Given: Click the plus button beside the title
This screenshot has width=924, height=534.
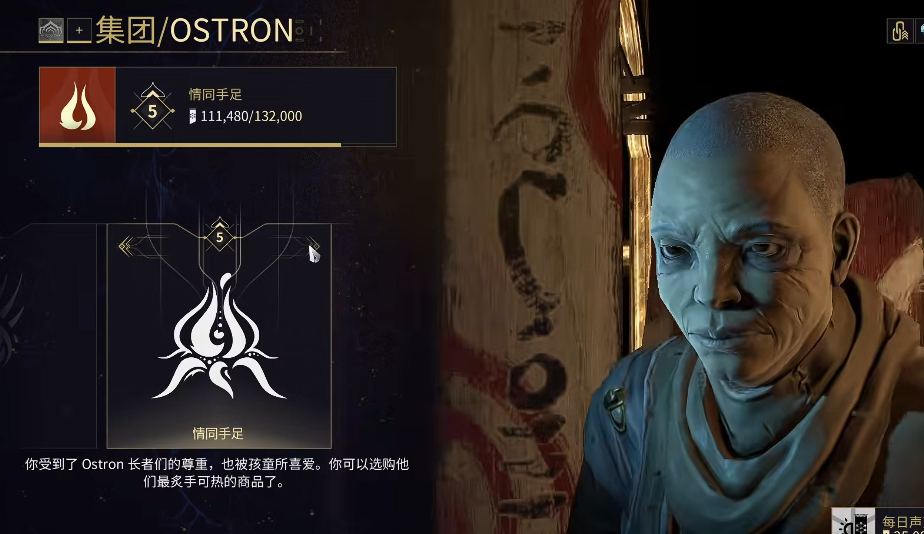Looking at the screenshot, I should (x=79, y=32).
